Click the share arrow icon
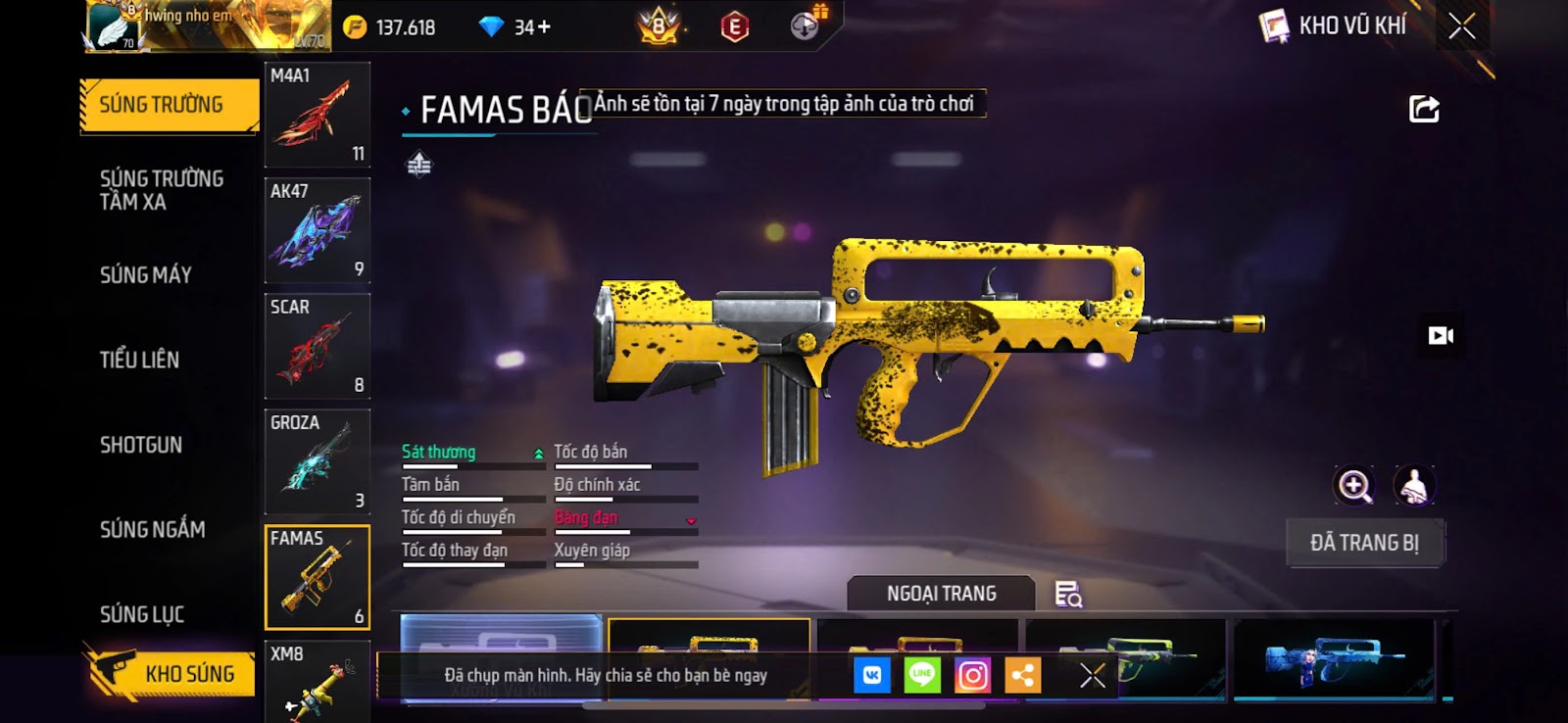1568x723 pixels. 1424,109
